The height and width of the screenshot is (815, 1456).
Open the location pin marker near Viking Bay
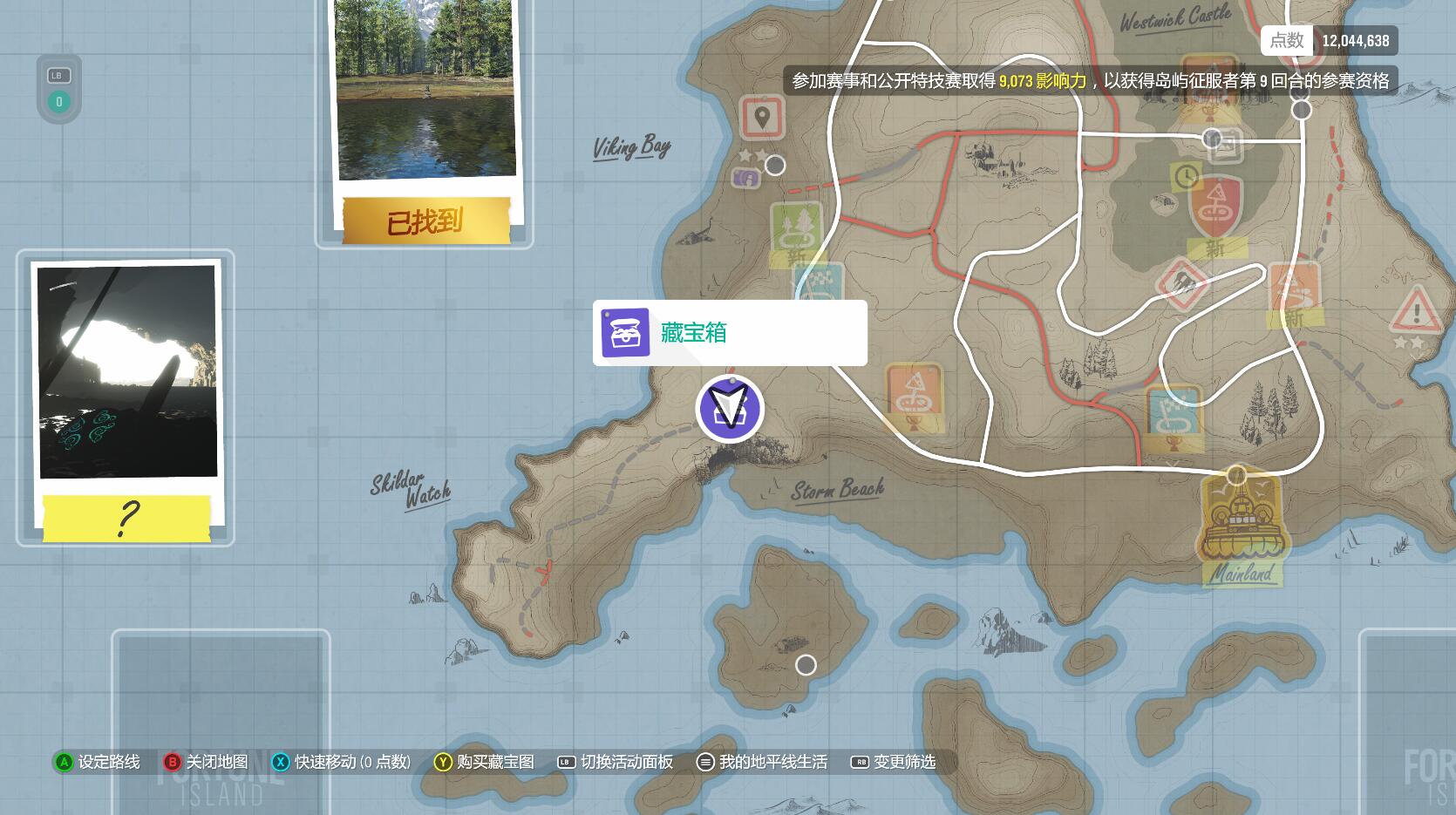pyautogui.click(x=763, y=118)
